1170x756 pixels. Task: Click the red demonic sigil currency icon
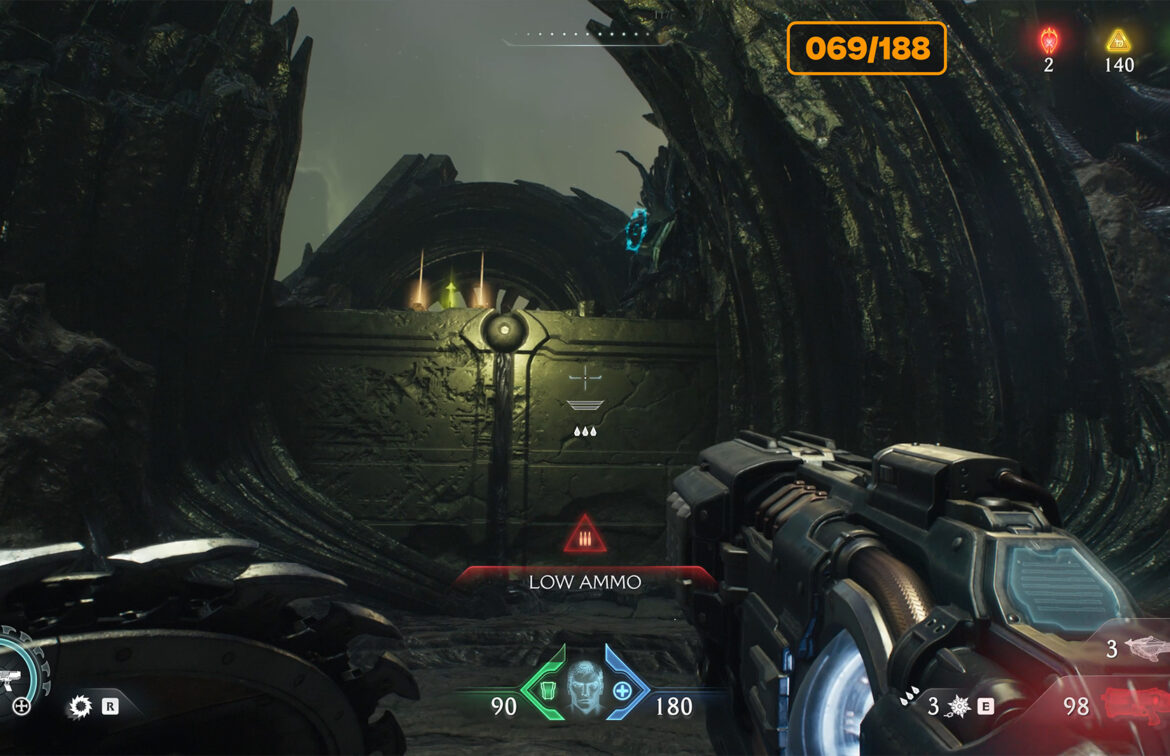tap(1048, 40)
